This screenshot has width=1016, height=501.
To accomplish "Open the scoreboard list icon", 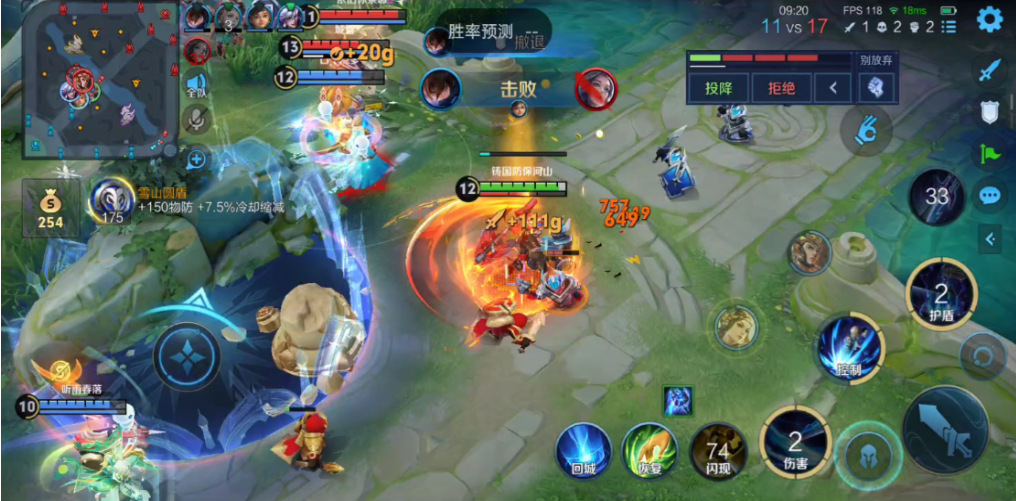I will coord(949,26).
